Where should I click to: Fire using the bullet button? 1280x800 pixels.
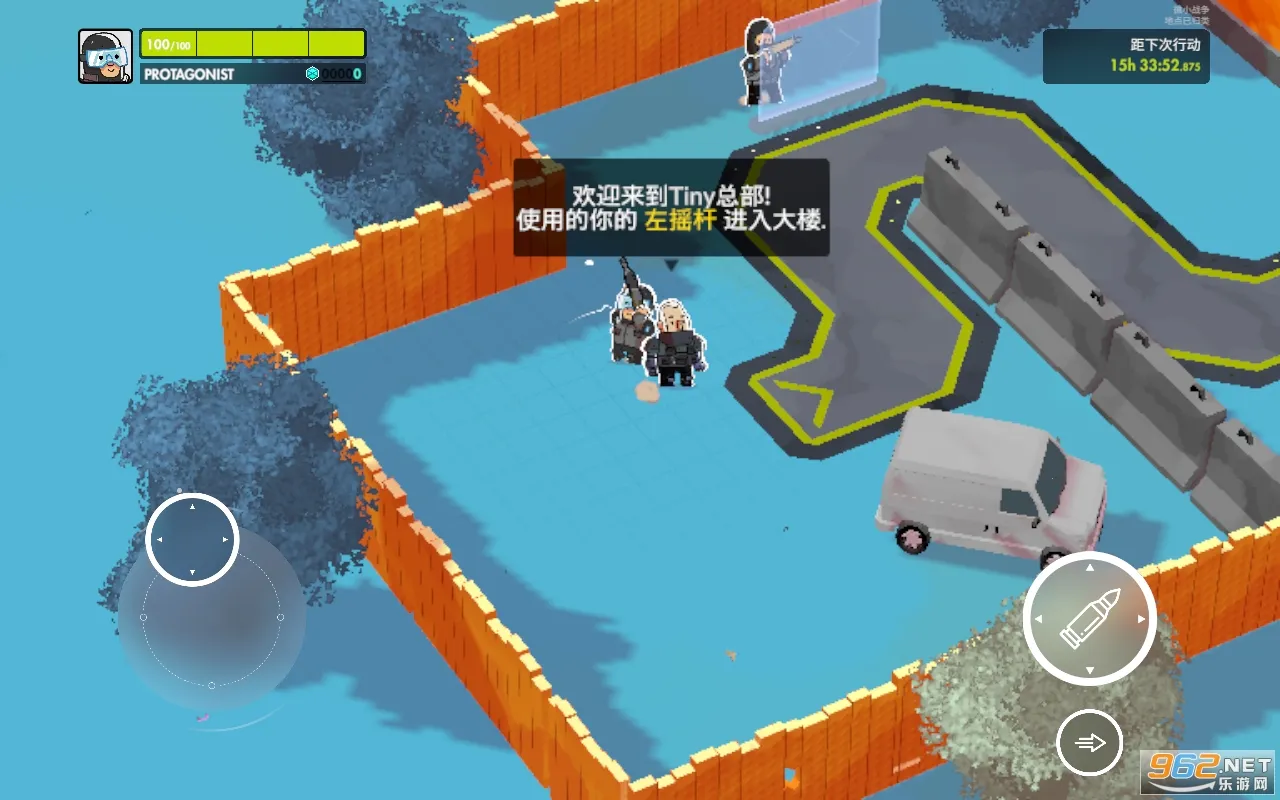click(1089, 619)
